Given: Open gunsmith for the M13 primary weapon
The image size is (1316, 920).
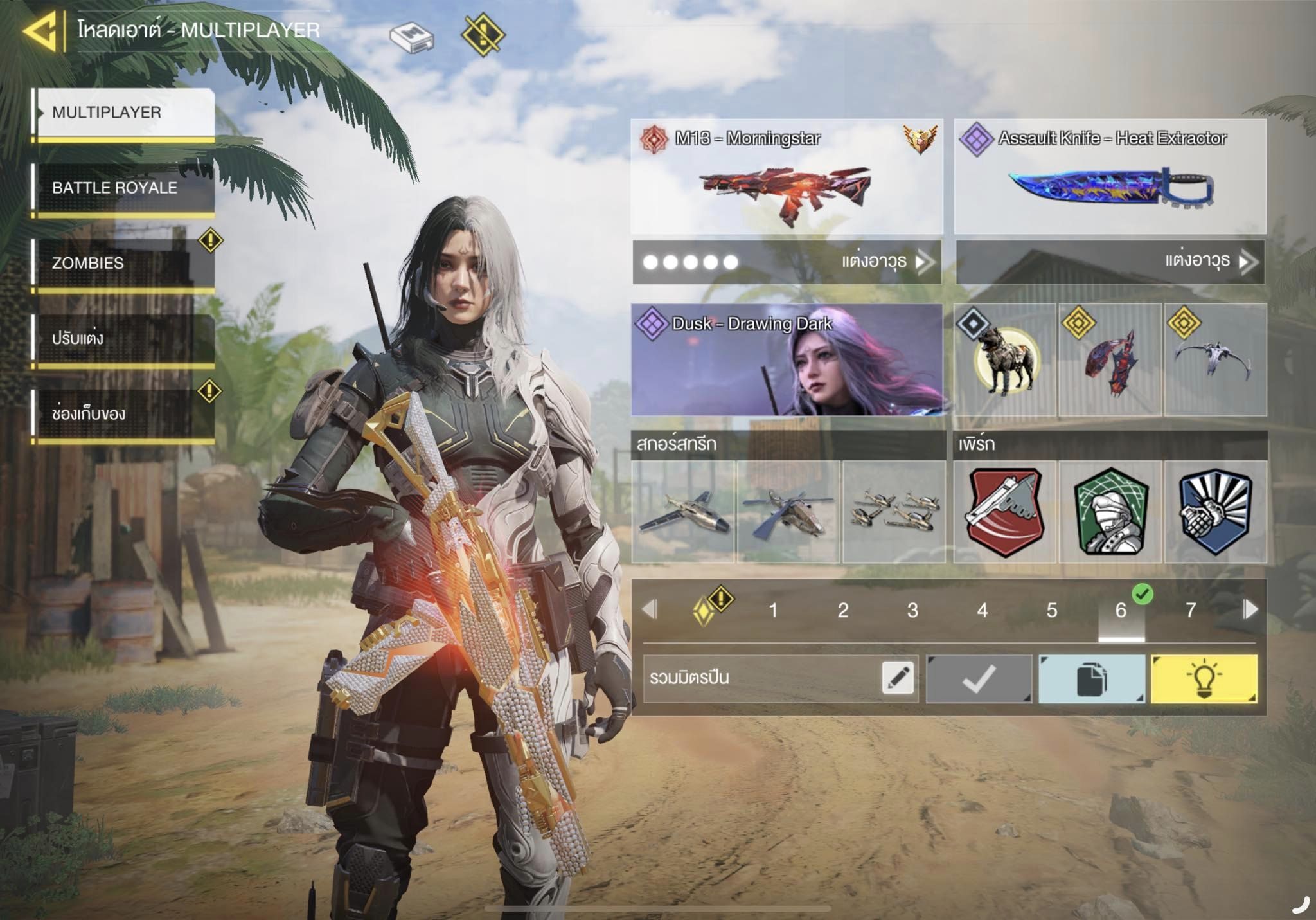Looking at the screenshot, I should coord(885,262).
